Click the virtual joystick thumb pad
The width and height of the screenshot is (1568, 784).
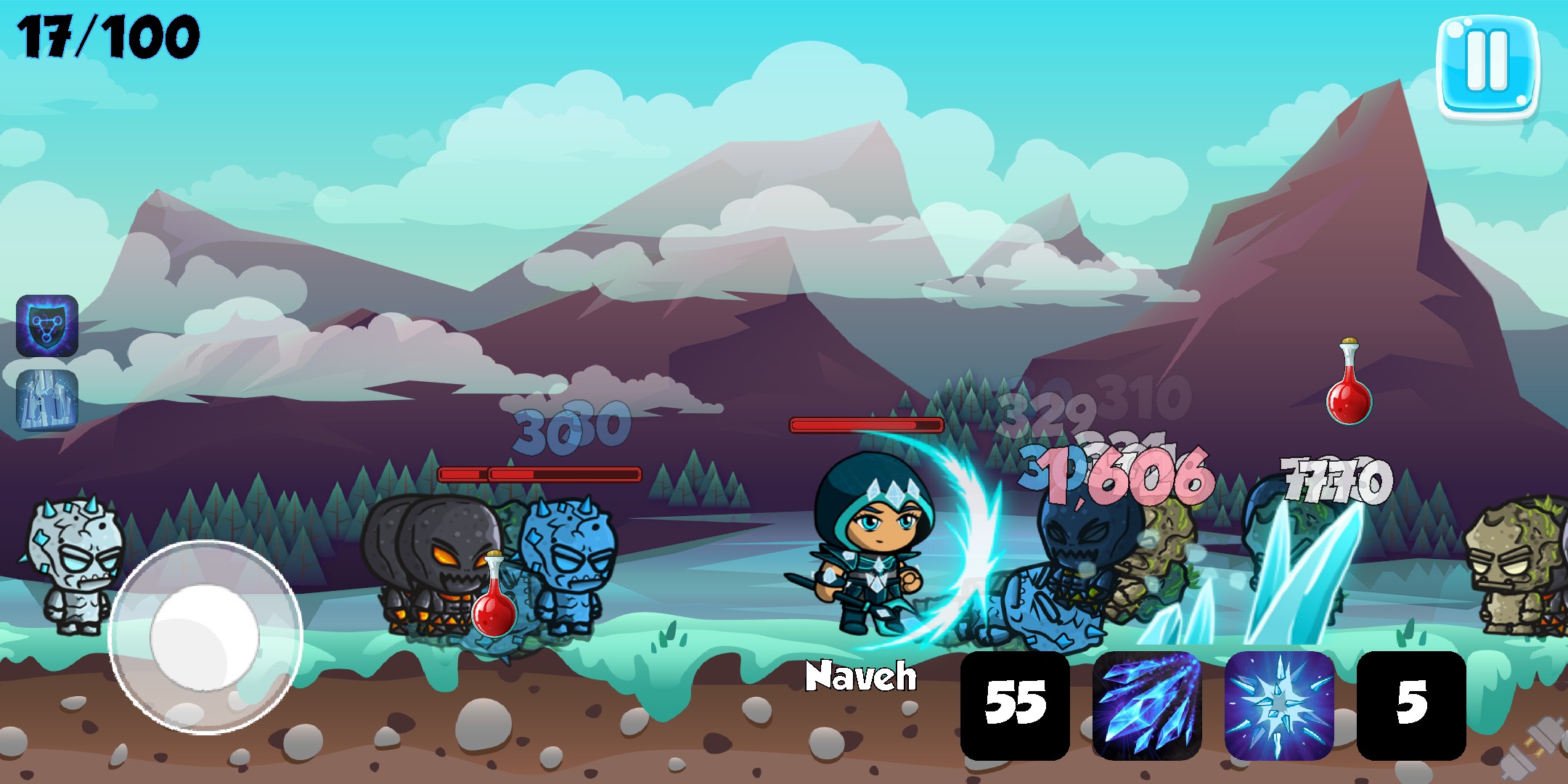click(205, 637)
